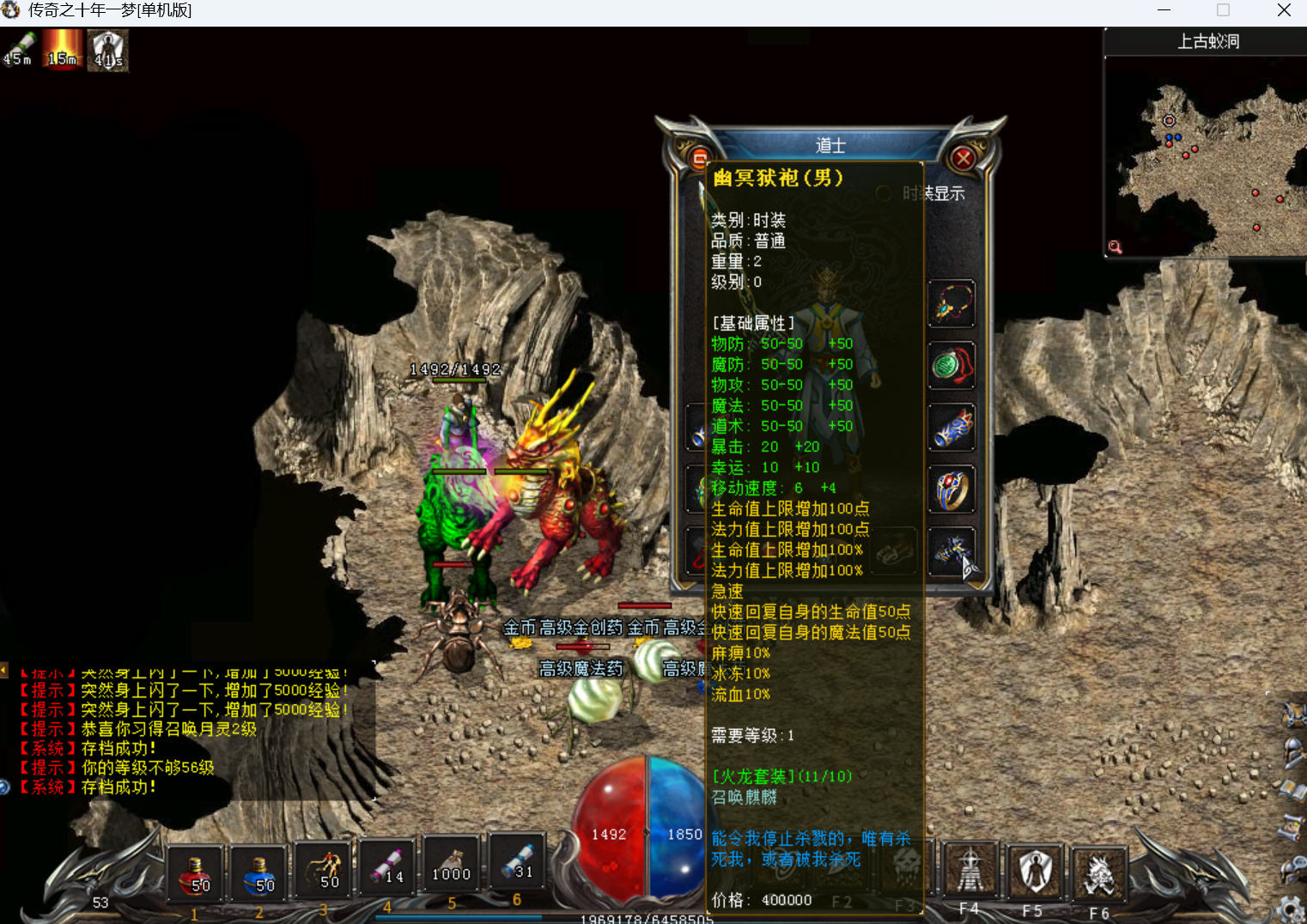Click the orange button on the panel's top-left corner

tap(698, 158)
